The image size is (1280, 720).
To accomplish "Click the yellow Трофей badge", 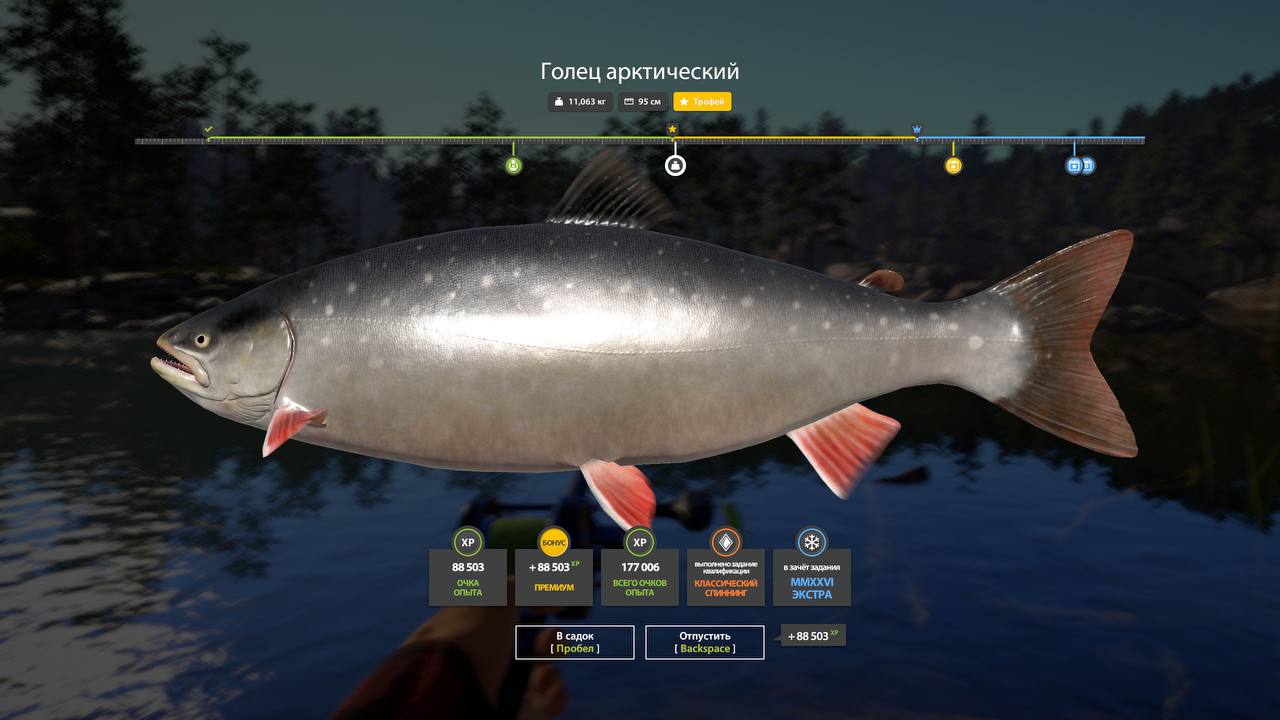I will 702,102.
